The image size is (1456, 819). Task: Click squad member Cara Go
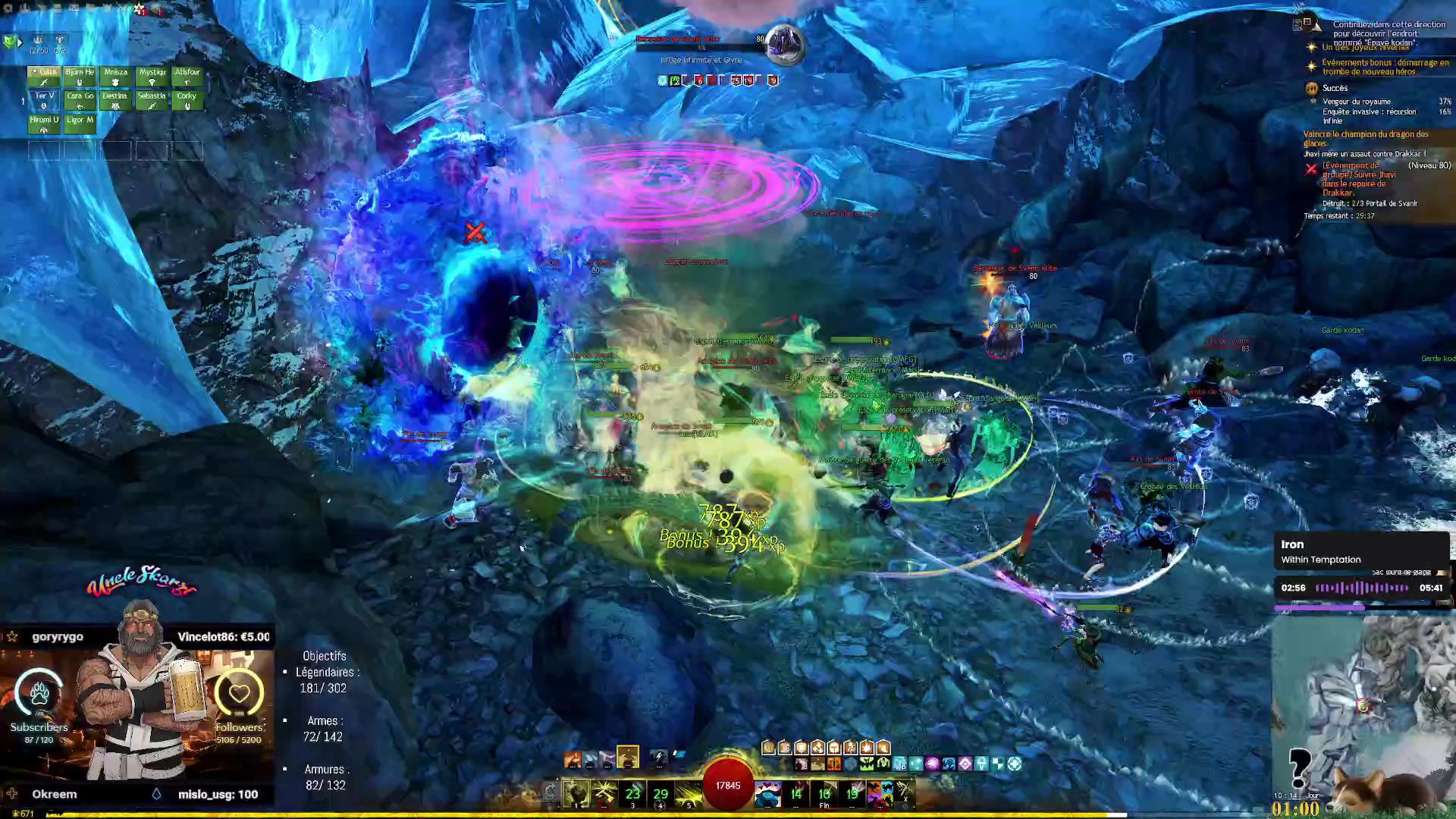click(80, 100)
